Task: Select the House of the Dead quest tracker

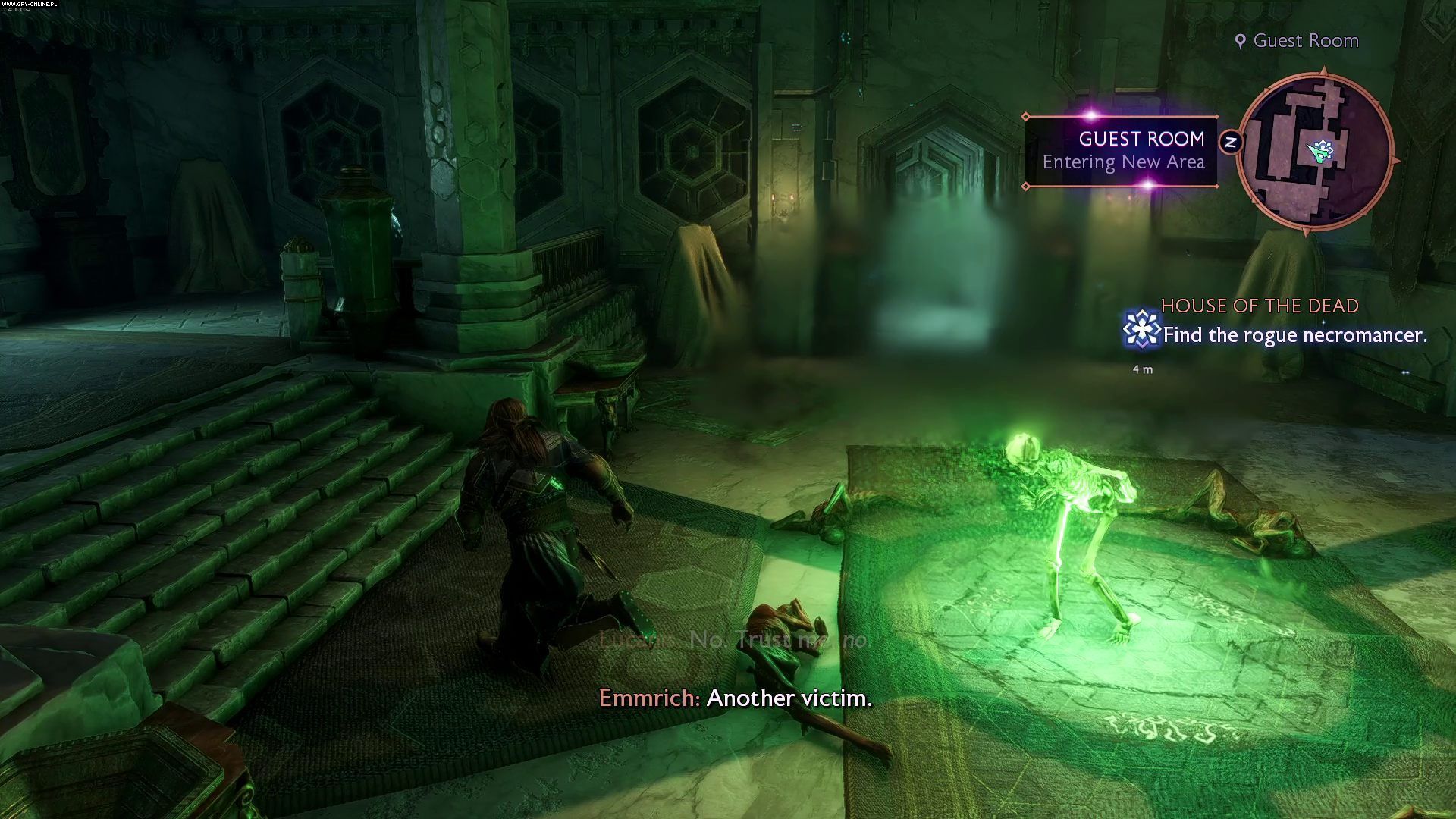Action: click(x=1260, y=306)
